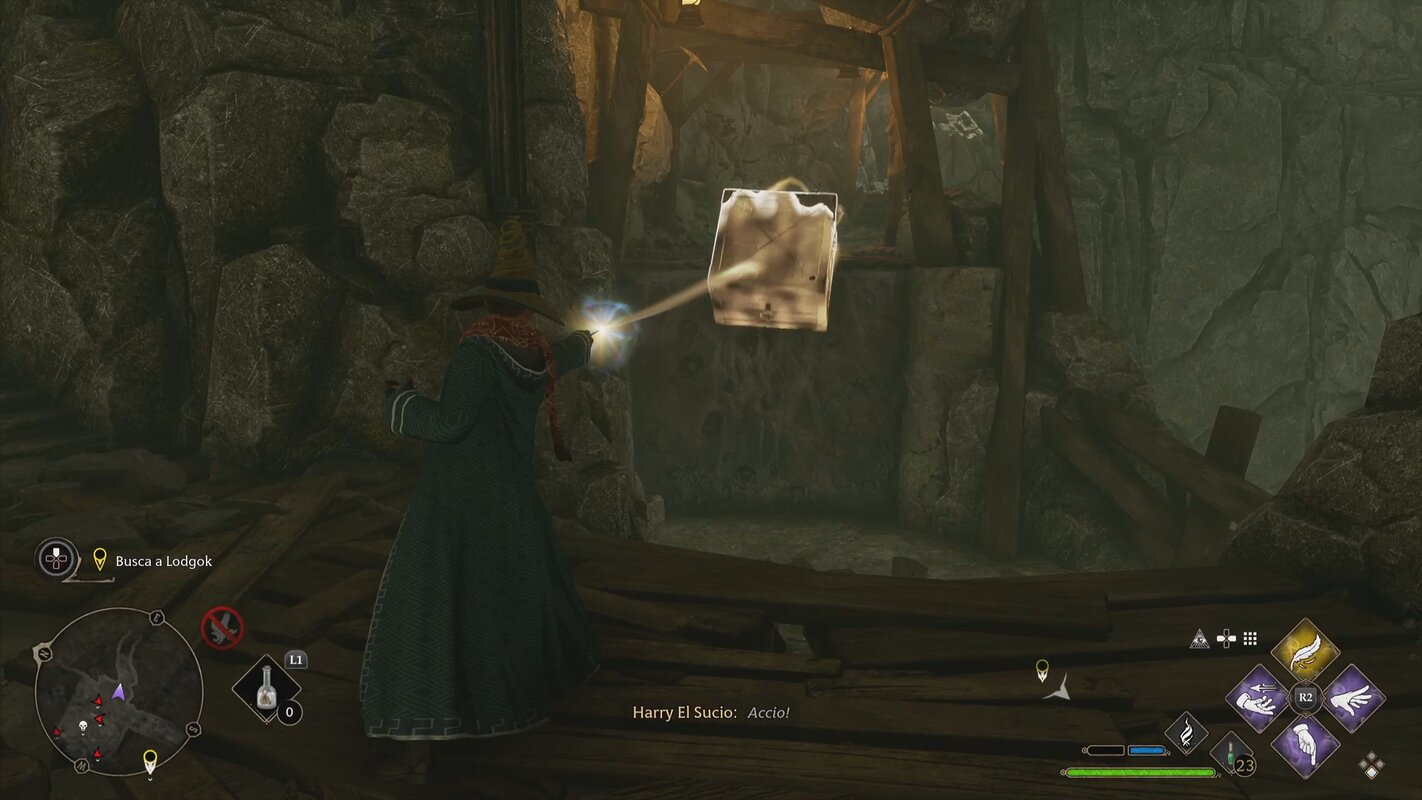Click the eye-in-triangle Revelio icon
The height and width of the screenshot is (800, 1422).
tap(1199, 638)
